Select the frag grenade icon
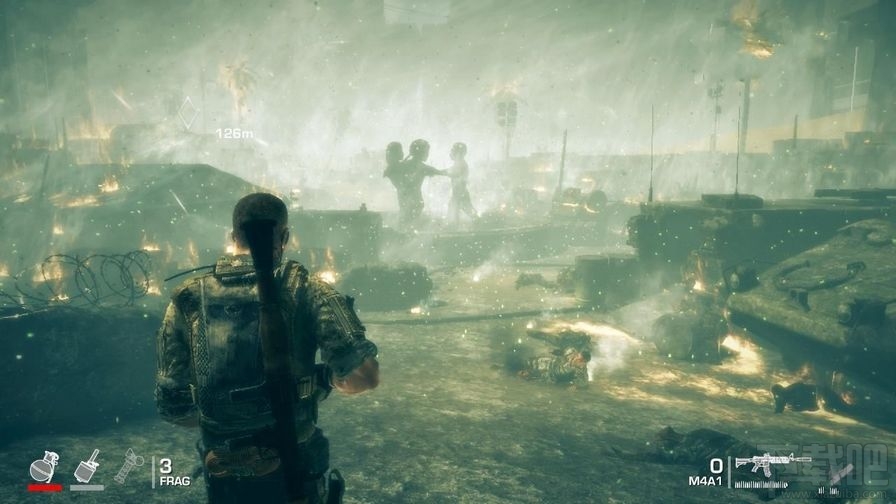896x504 pixels. pyautogui.click(x=44, y=467)
